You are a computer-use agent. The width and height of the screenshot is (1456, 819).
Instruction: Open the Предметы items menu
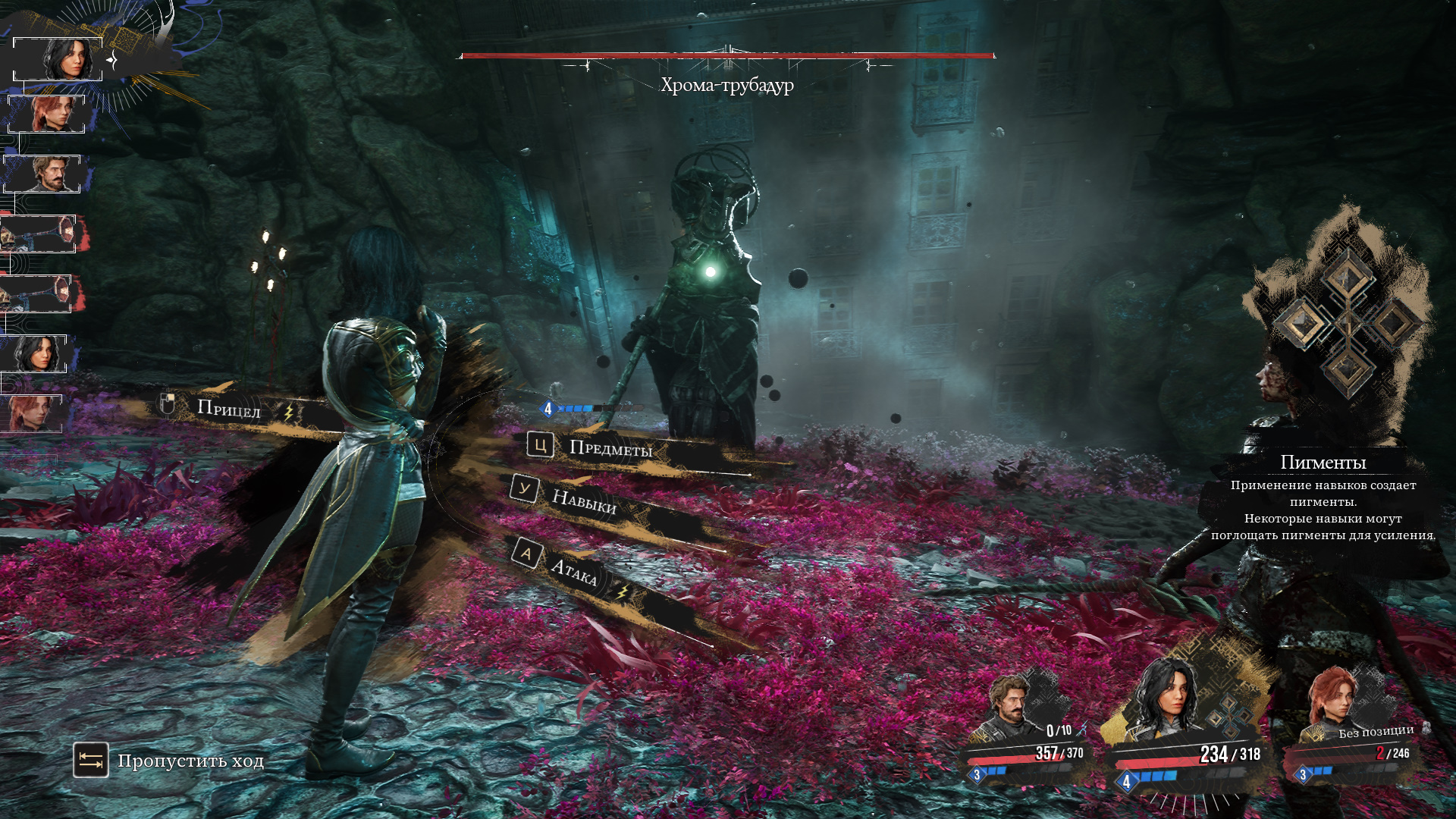(x=610, y=449)
